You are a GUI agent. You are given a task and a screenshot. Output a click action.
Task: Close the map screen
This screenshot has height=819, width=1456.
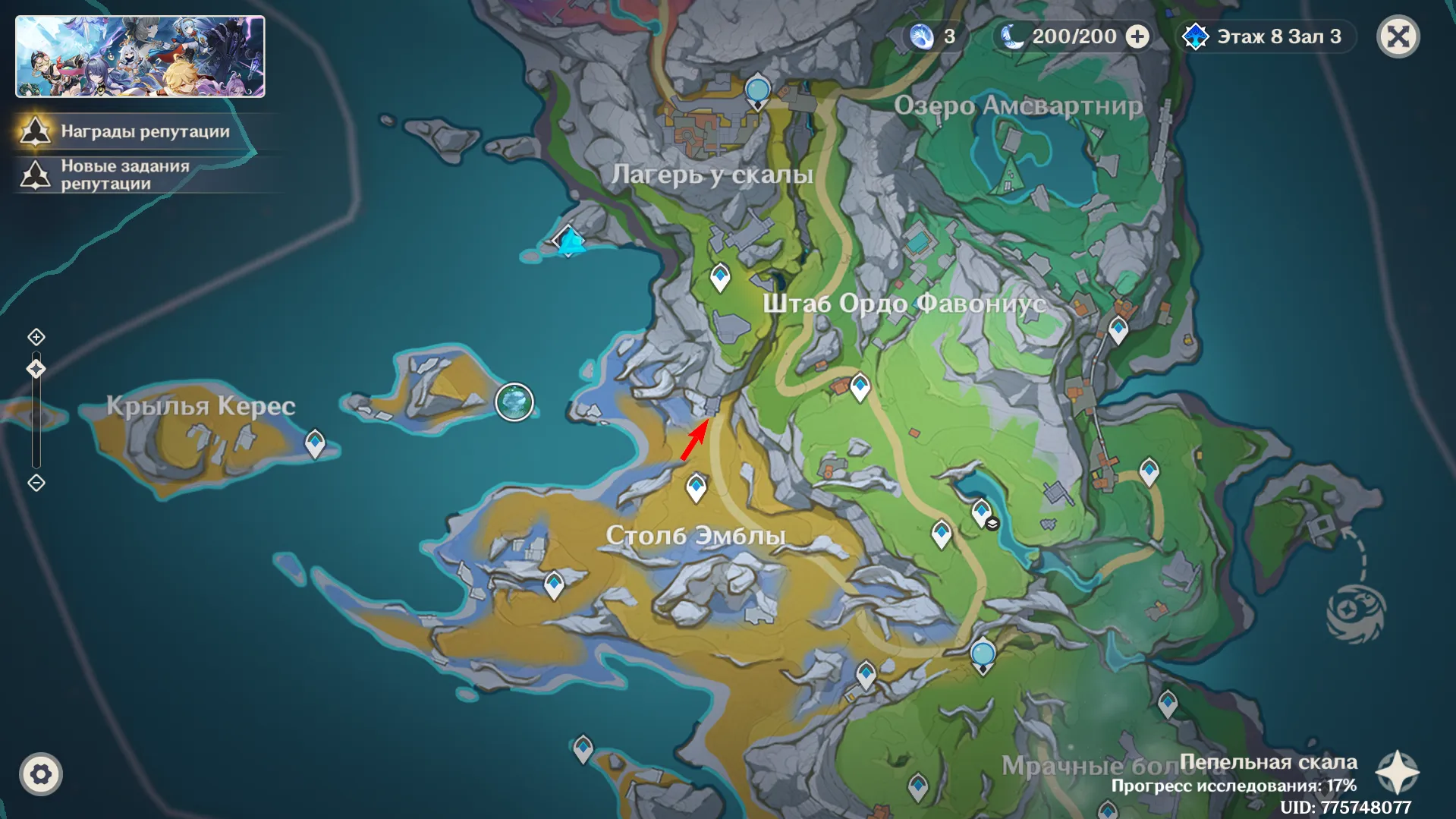[1398, 36]
